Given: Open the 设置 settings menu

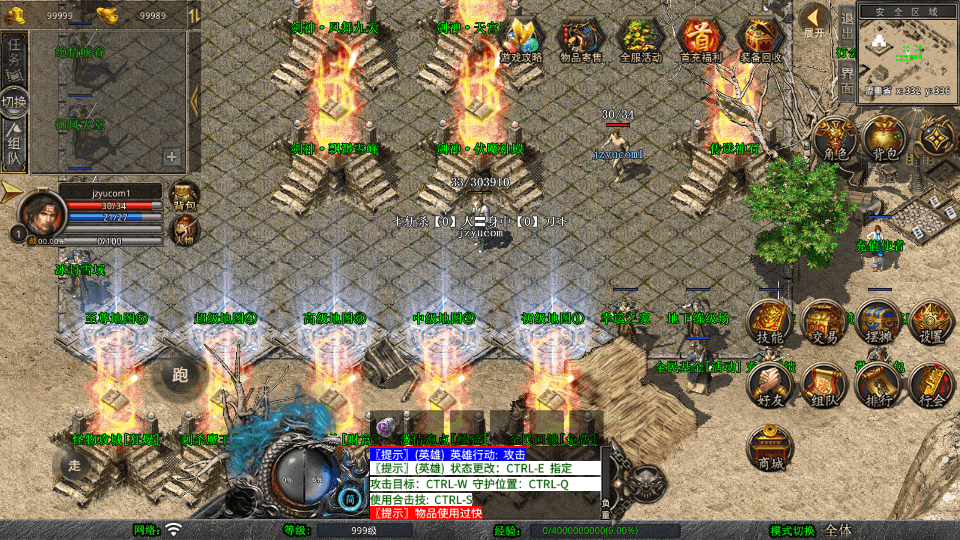Looking at the screenshot, I should pyautogui.click(x=931, y=321).
